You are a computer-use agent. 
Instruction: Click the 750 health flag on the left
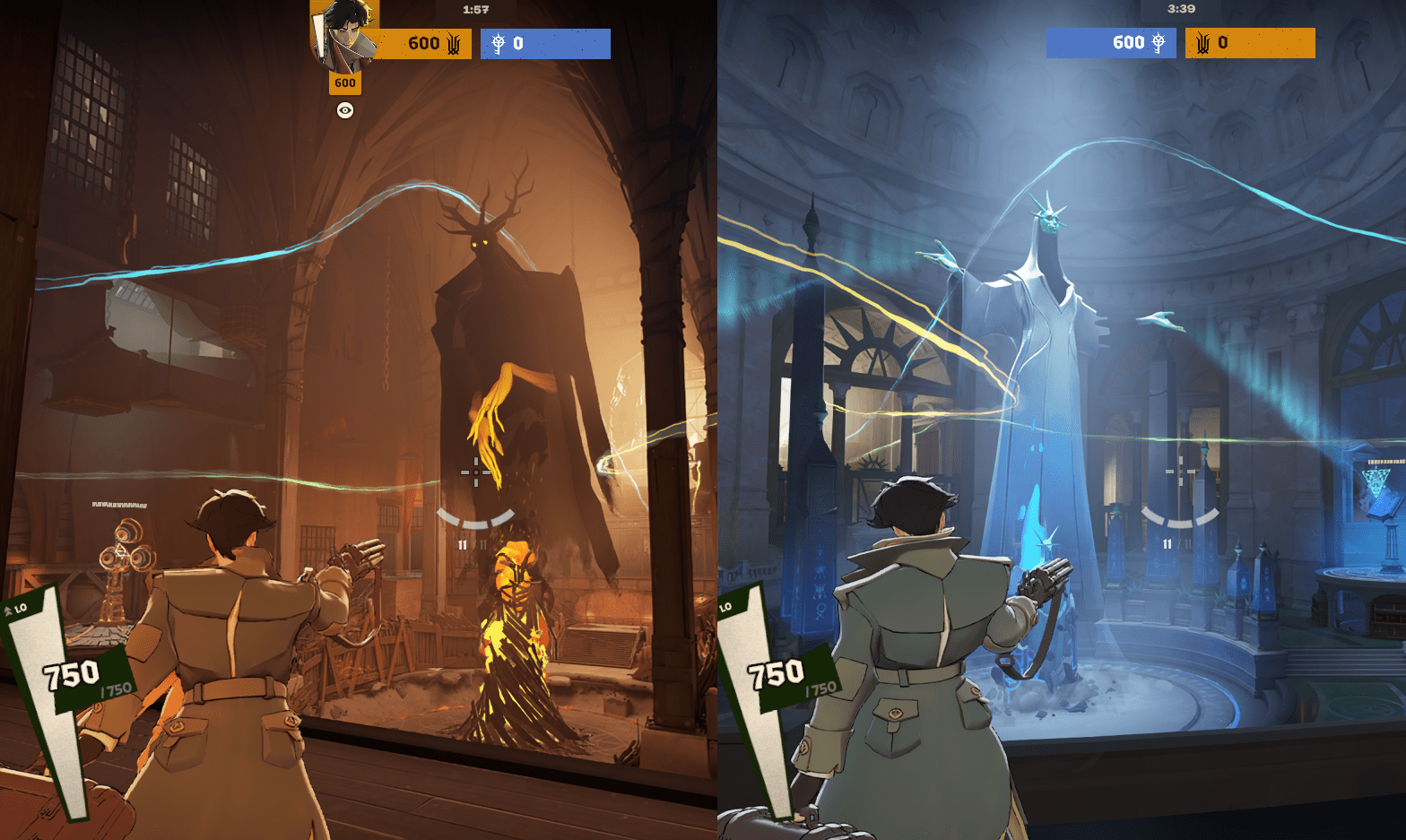[x=72, y=671]
